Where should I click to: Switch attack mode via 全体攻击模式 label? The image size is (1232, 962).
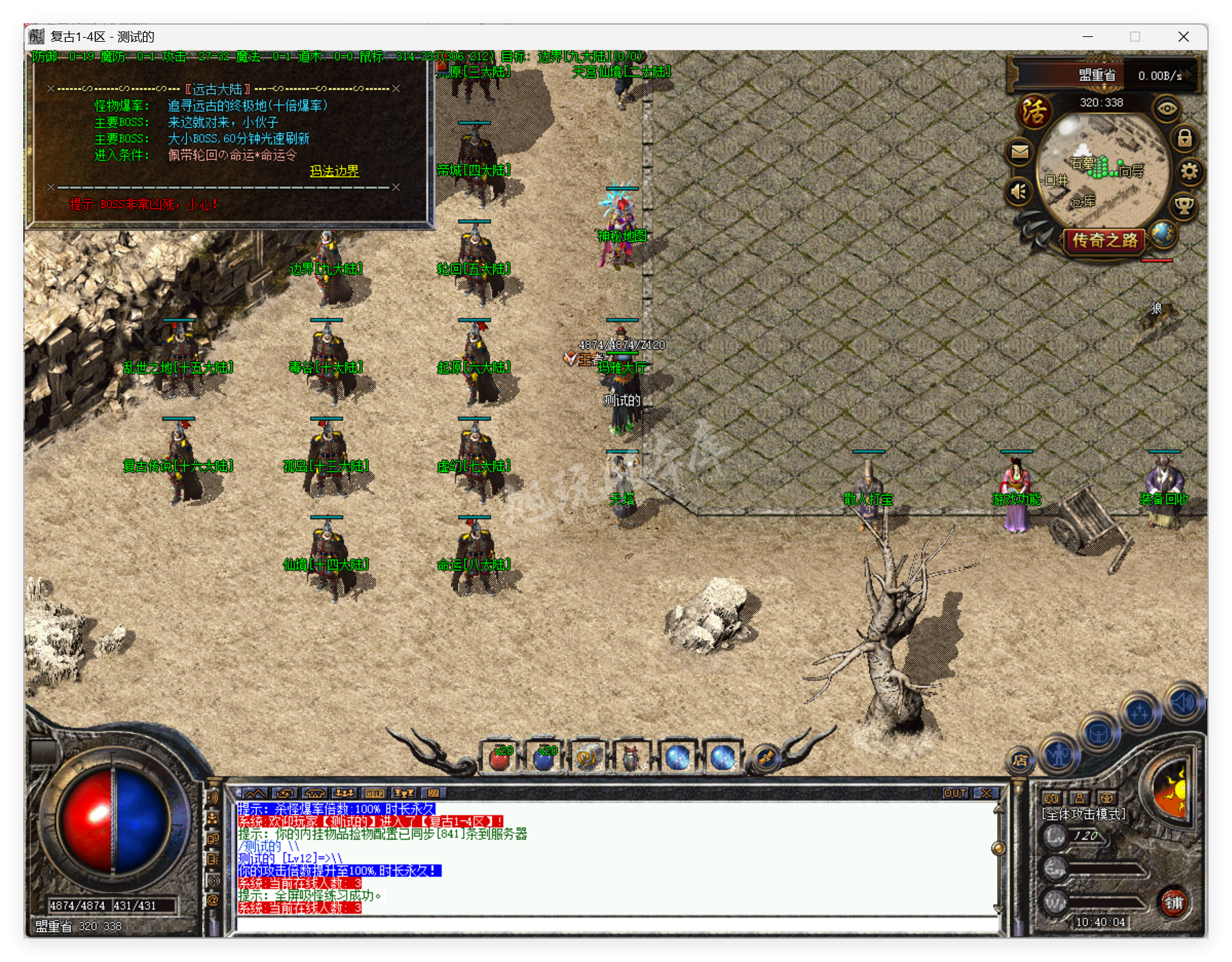[x=1083, y=814]
